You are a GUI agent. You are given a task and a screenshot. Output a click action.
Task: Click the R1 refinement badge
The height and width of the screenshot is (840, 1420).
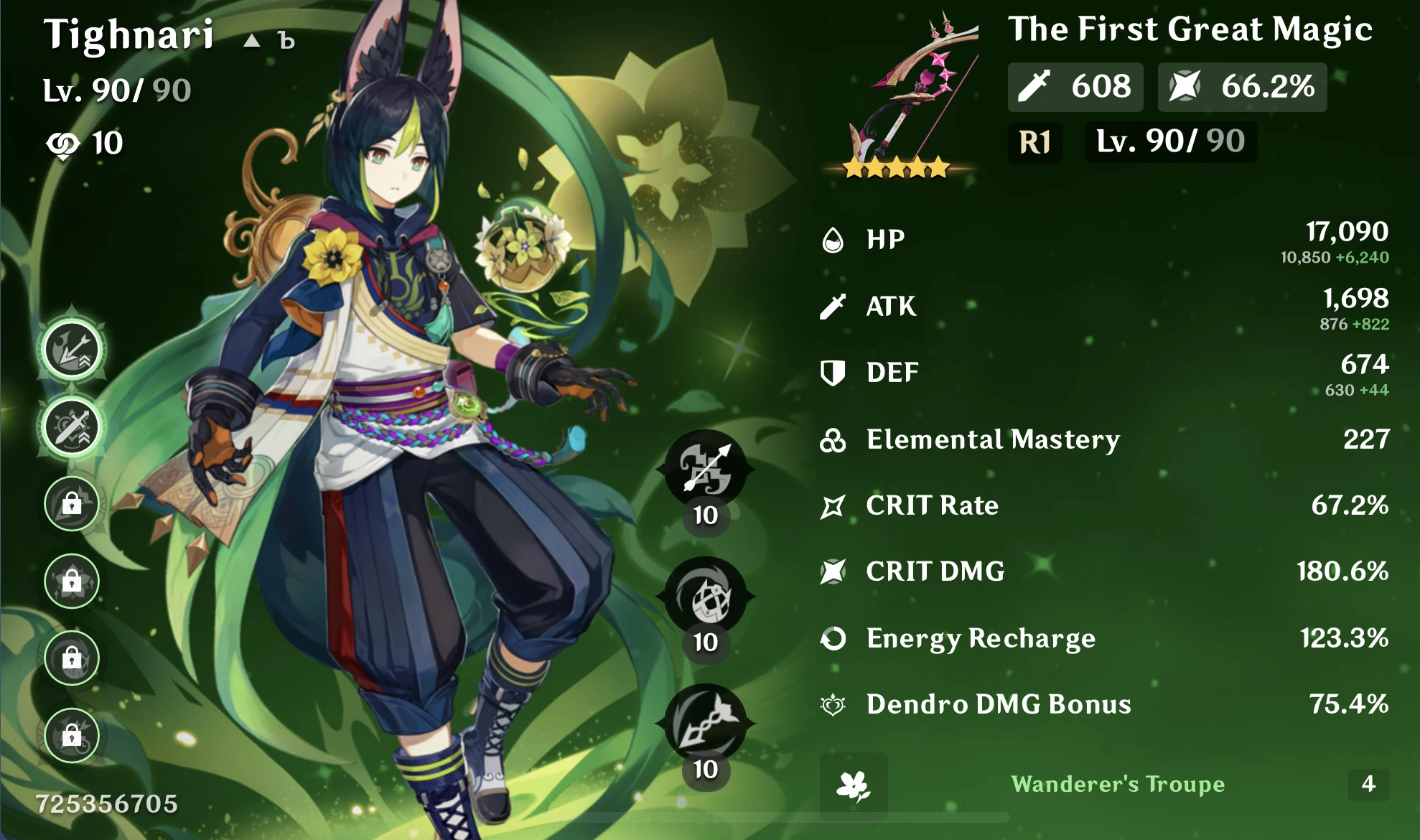1034,141
